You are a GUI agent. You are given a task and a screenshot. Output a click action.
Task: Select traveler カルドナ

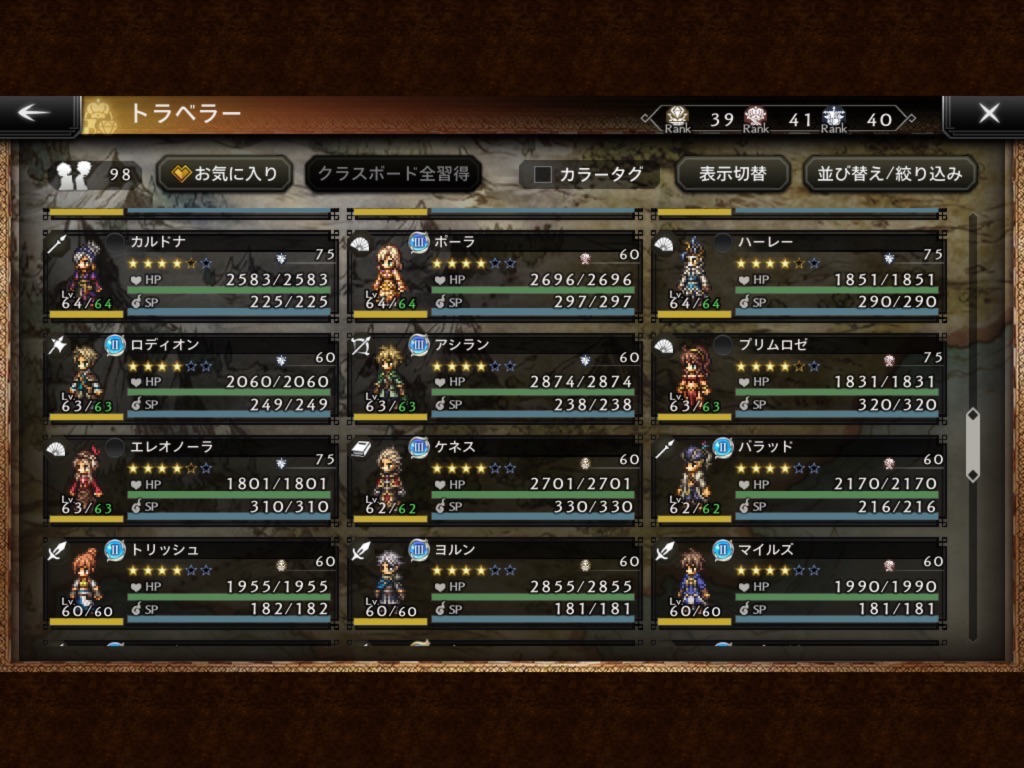pyautogui.click(x=190, y=275)
